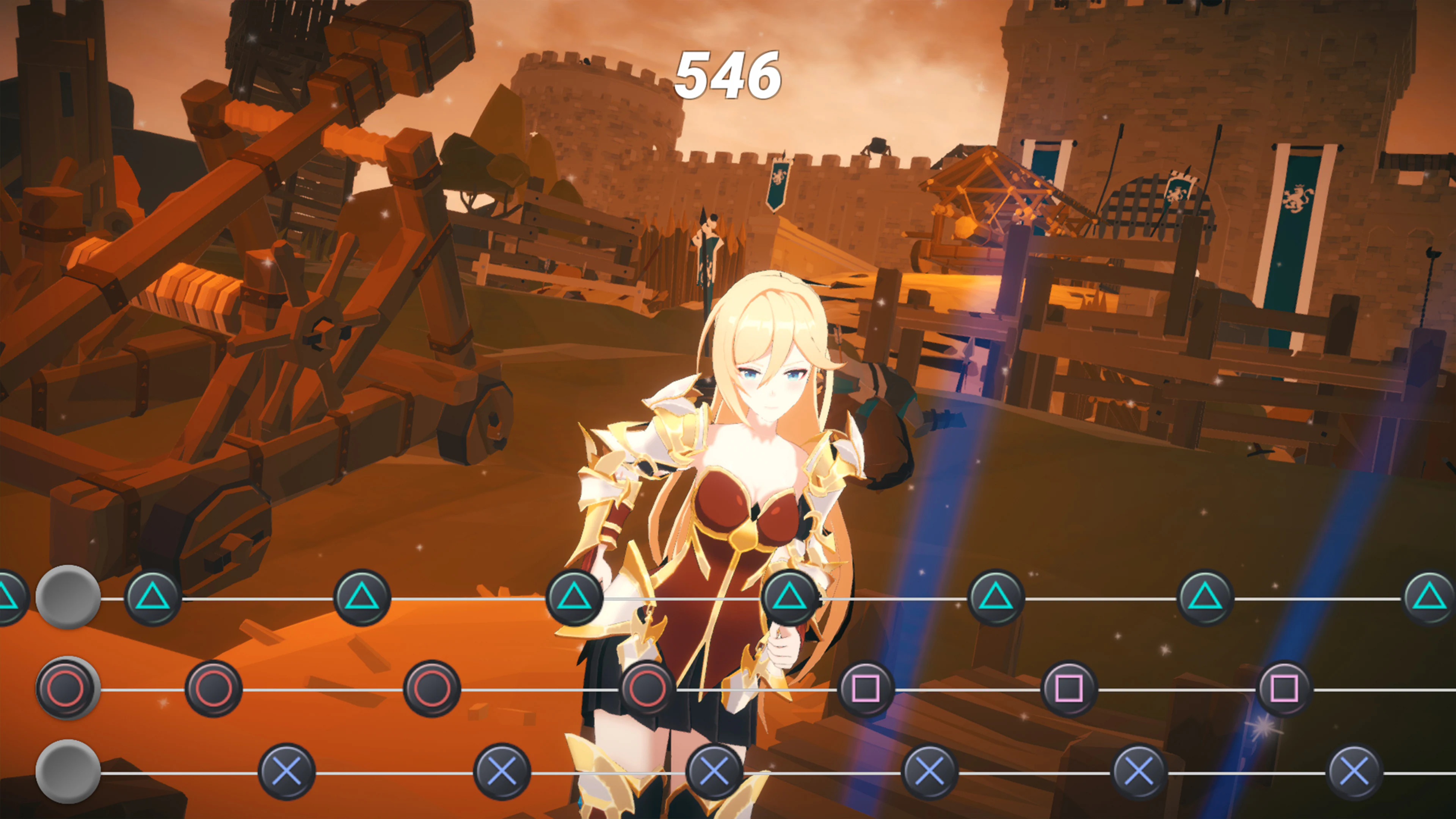1456x819 pixels.
Task: Tap the cross lane's gray hit target
Action: [68, 771]
